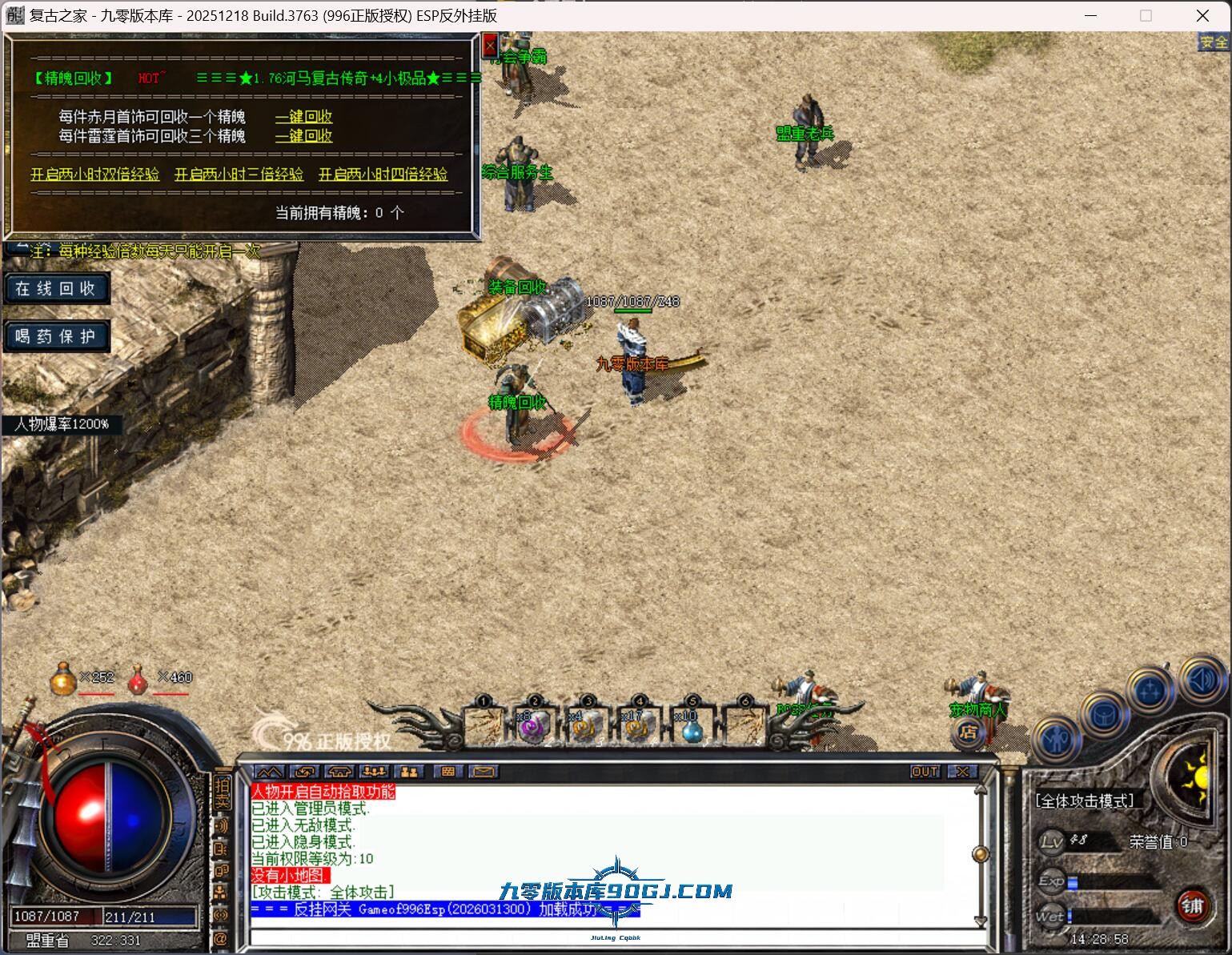This screenshot has width=1232, height=955.
Task: Click 一键回收 for 赤月 jewelry
Action: 303,117
